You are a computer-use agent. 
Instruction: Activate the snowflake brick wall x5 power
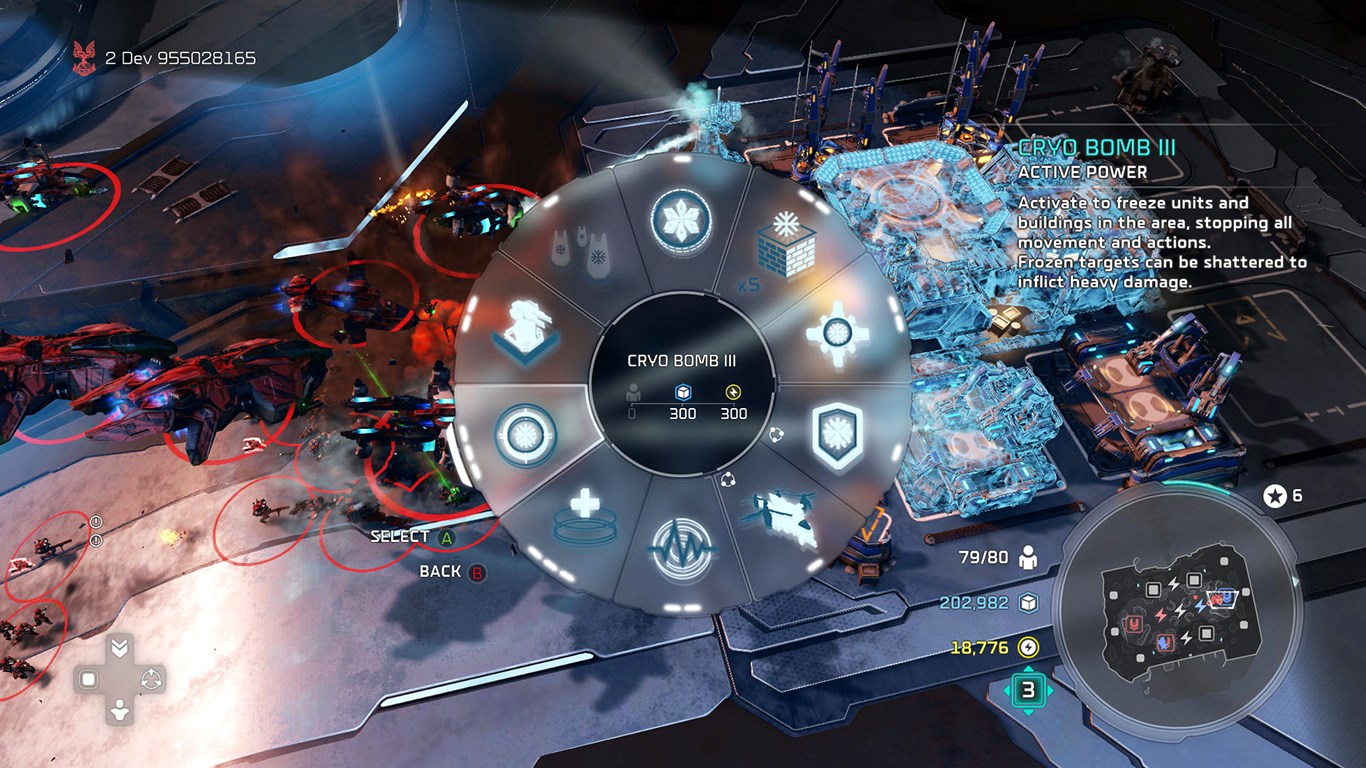point(786,248)
